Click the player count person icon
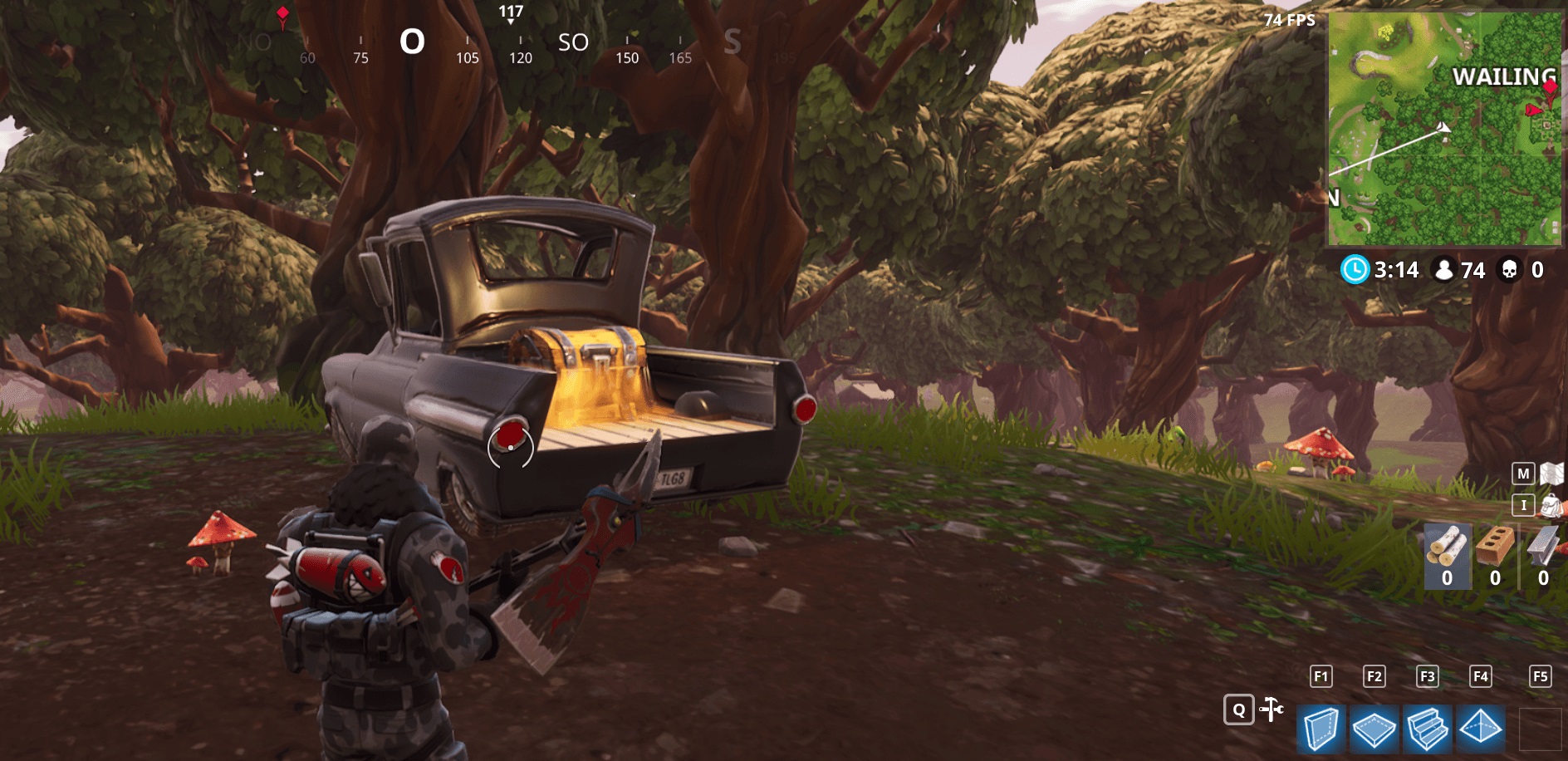The image size is (1568, 761). 1445,270
